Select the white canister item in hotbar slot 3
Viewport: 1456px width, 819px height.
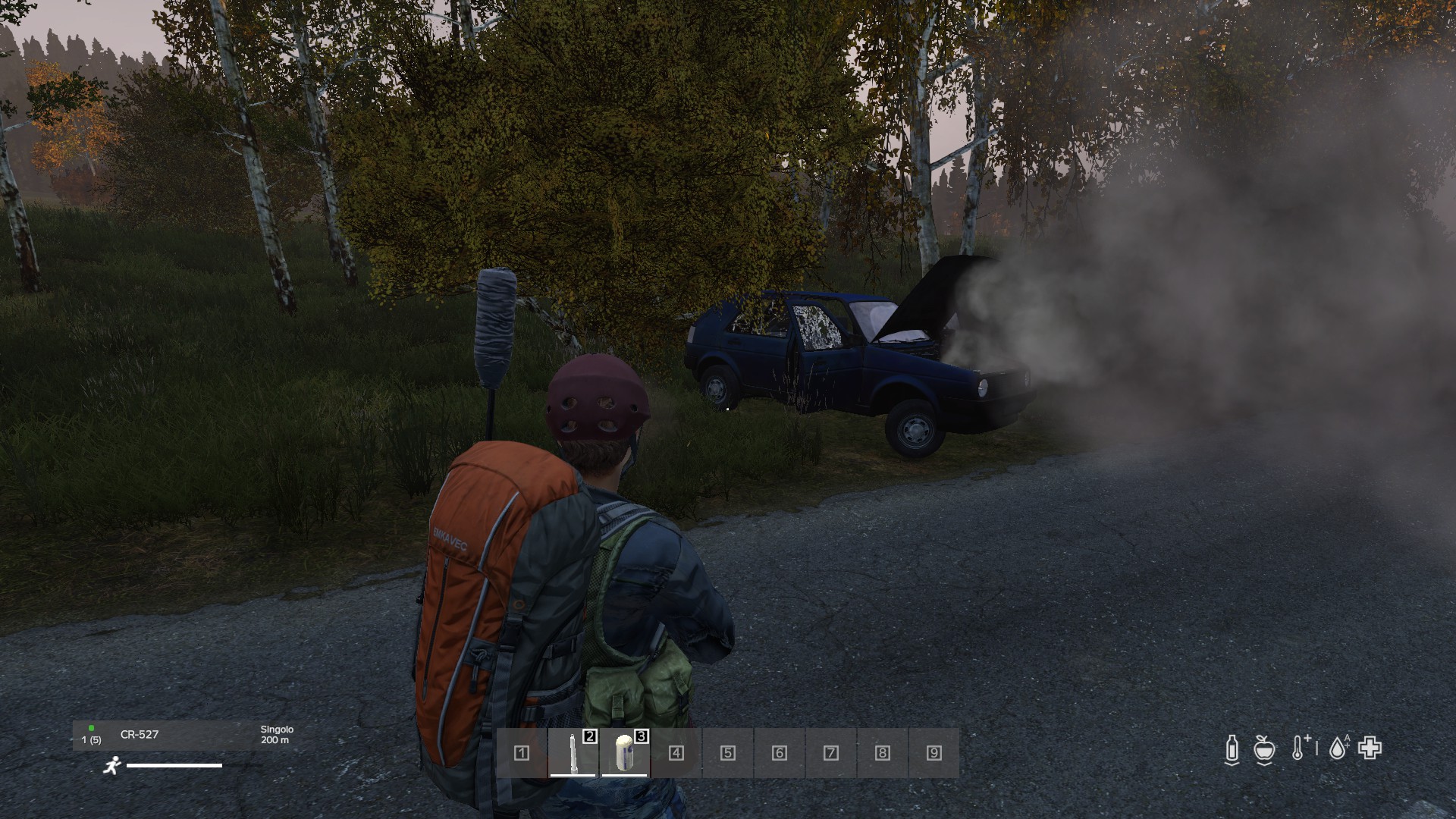[x=624, y=752]
